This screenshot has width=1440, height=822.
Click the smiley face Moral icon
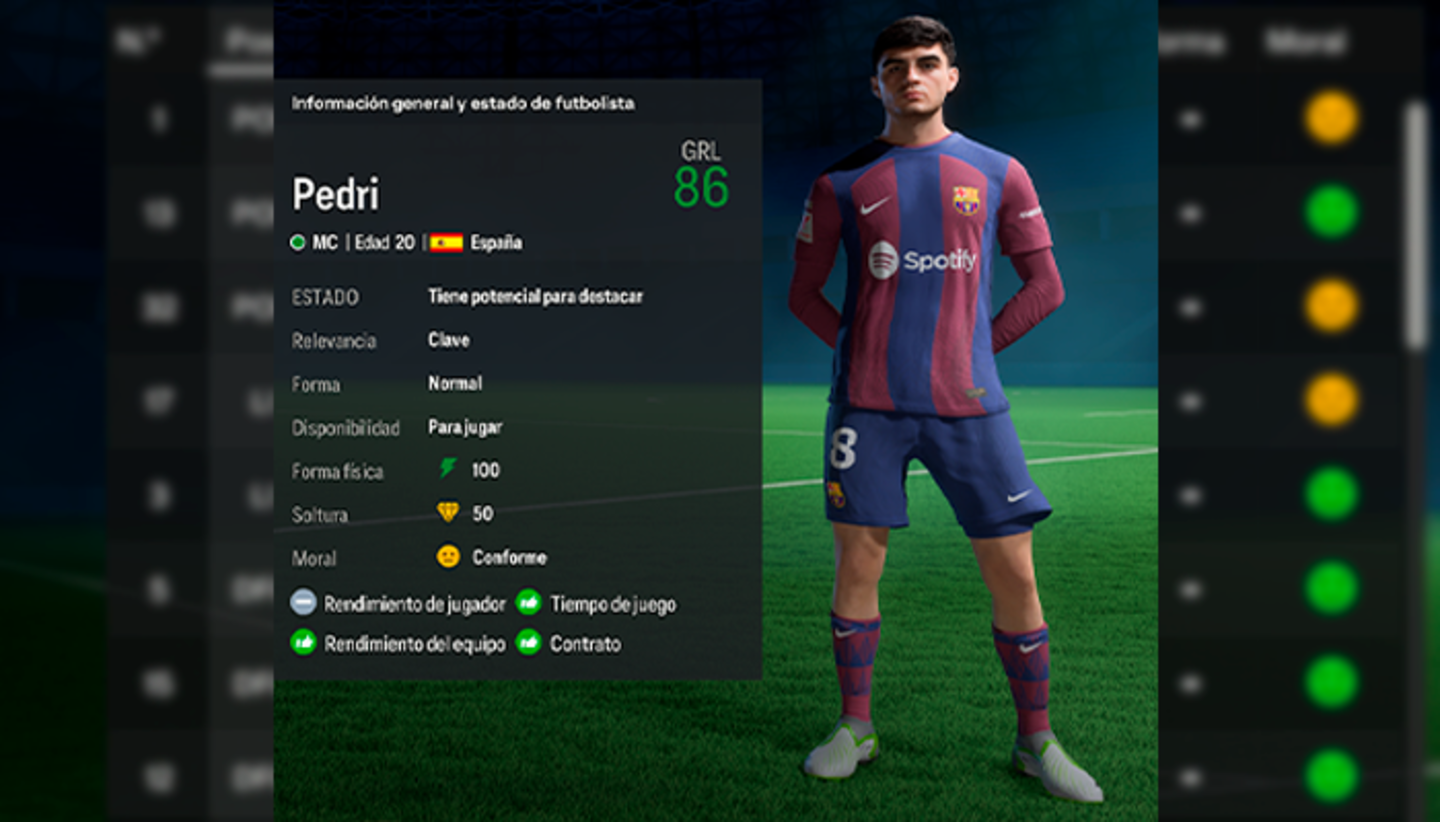click(447, 556)
